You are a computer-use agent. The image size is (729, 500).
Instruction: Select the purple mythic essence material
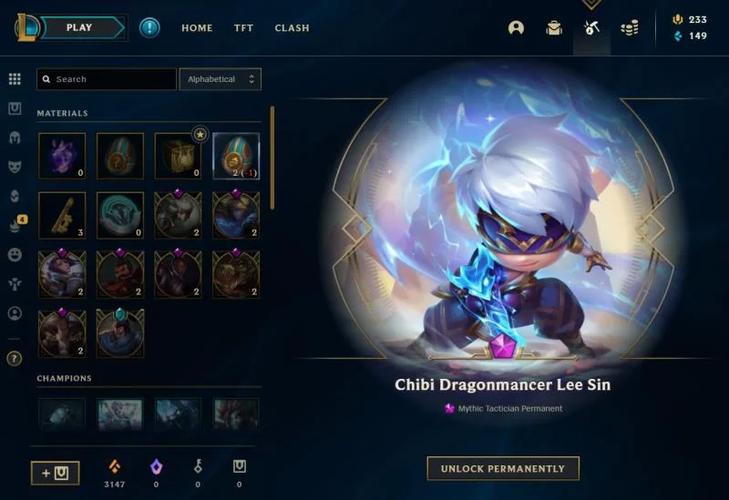pyautogui.click(x=62, y=156)
